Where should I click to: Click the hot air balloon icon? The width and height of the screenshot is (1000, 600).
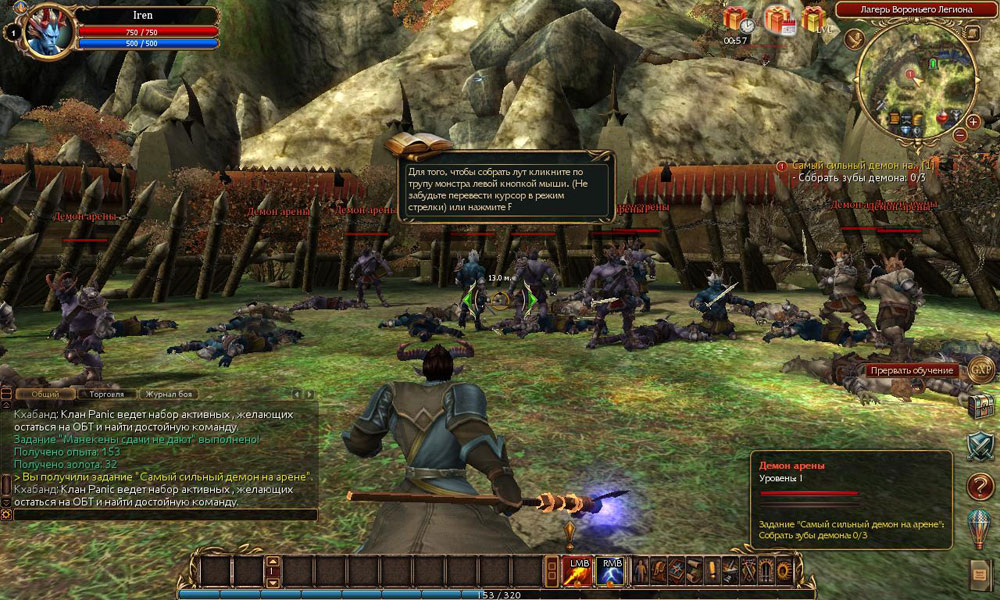(x=982, y=526)
